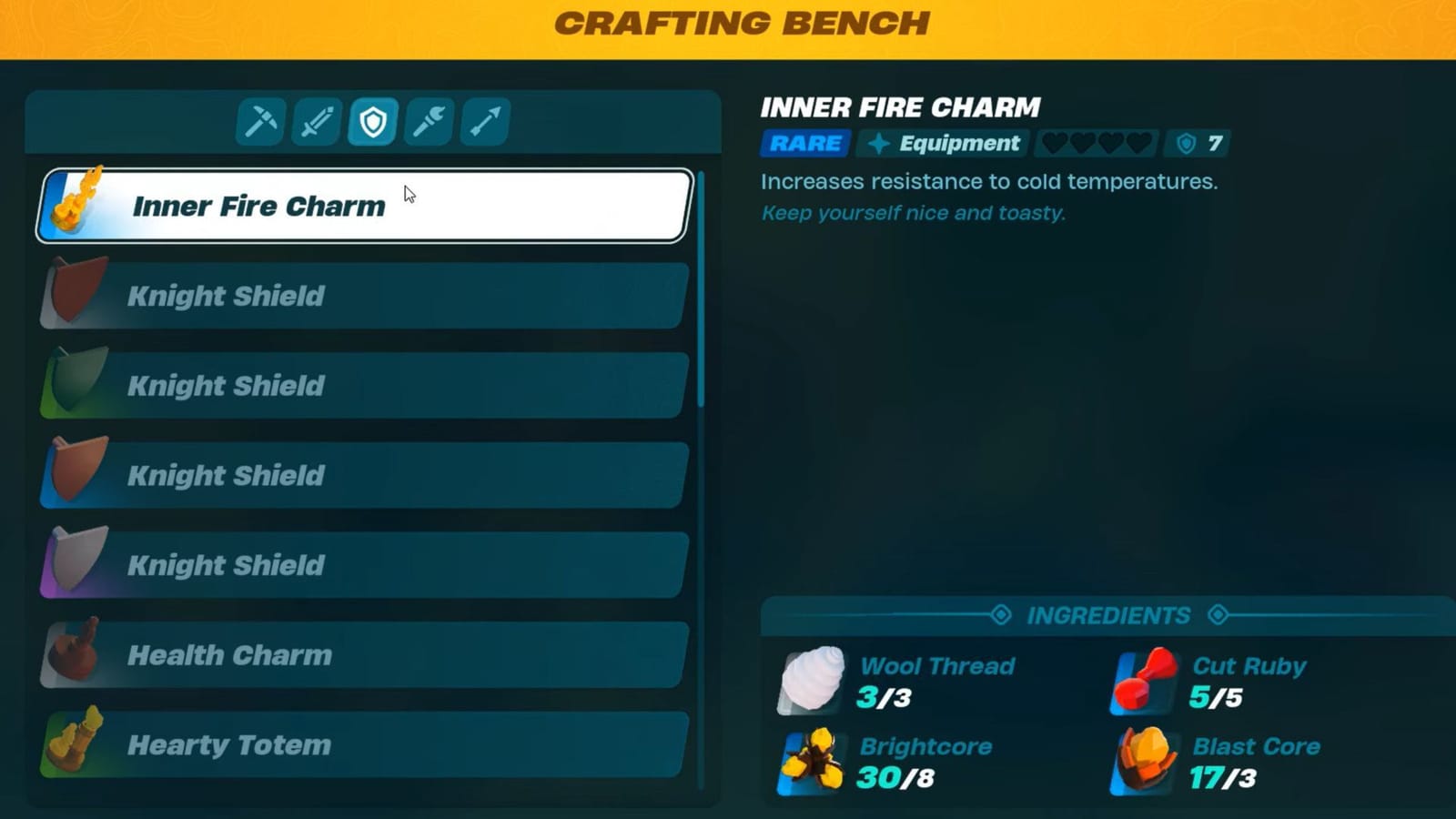Viewport: 1456px width, 819px height.
Task: Click the RARE rarity badge
Action: pos(804,143)
